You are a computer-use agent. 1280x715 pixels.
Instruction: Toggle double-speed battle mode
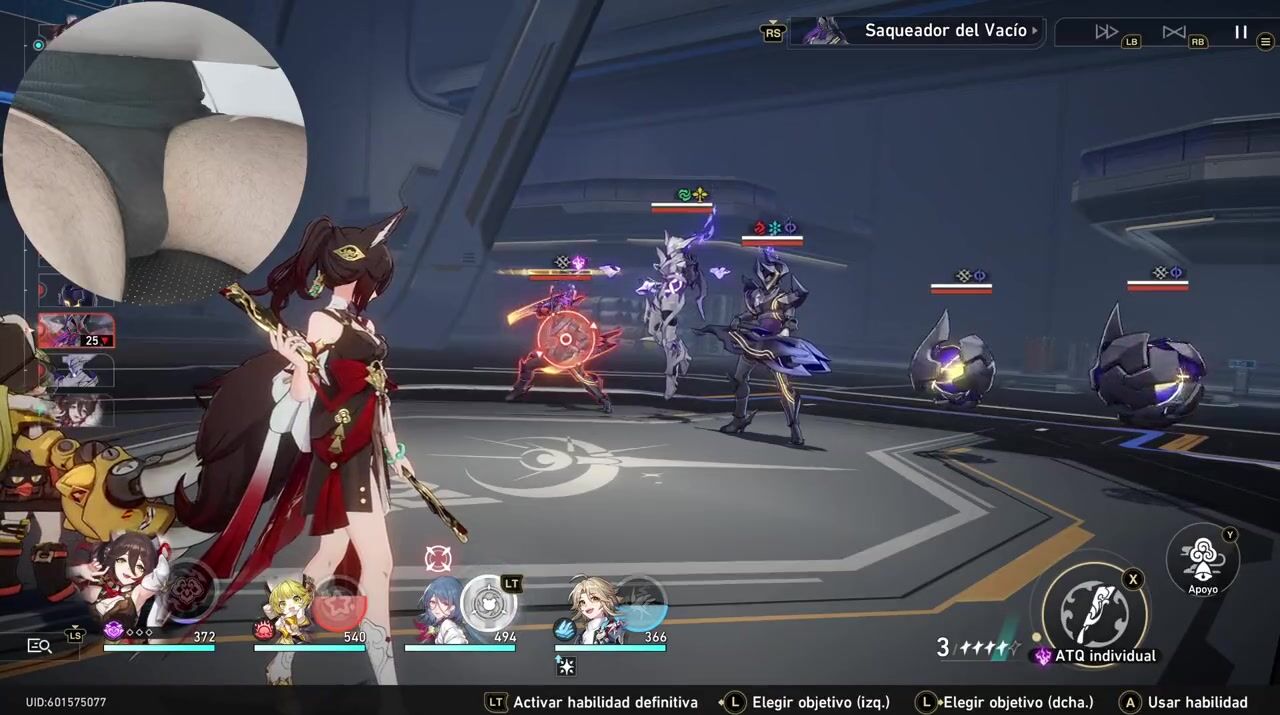coord(1106,32)
